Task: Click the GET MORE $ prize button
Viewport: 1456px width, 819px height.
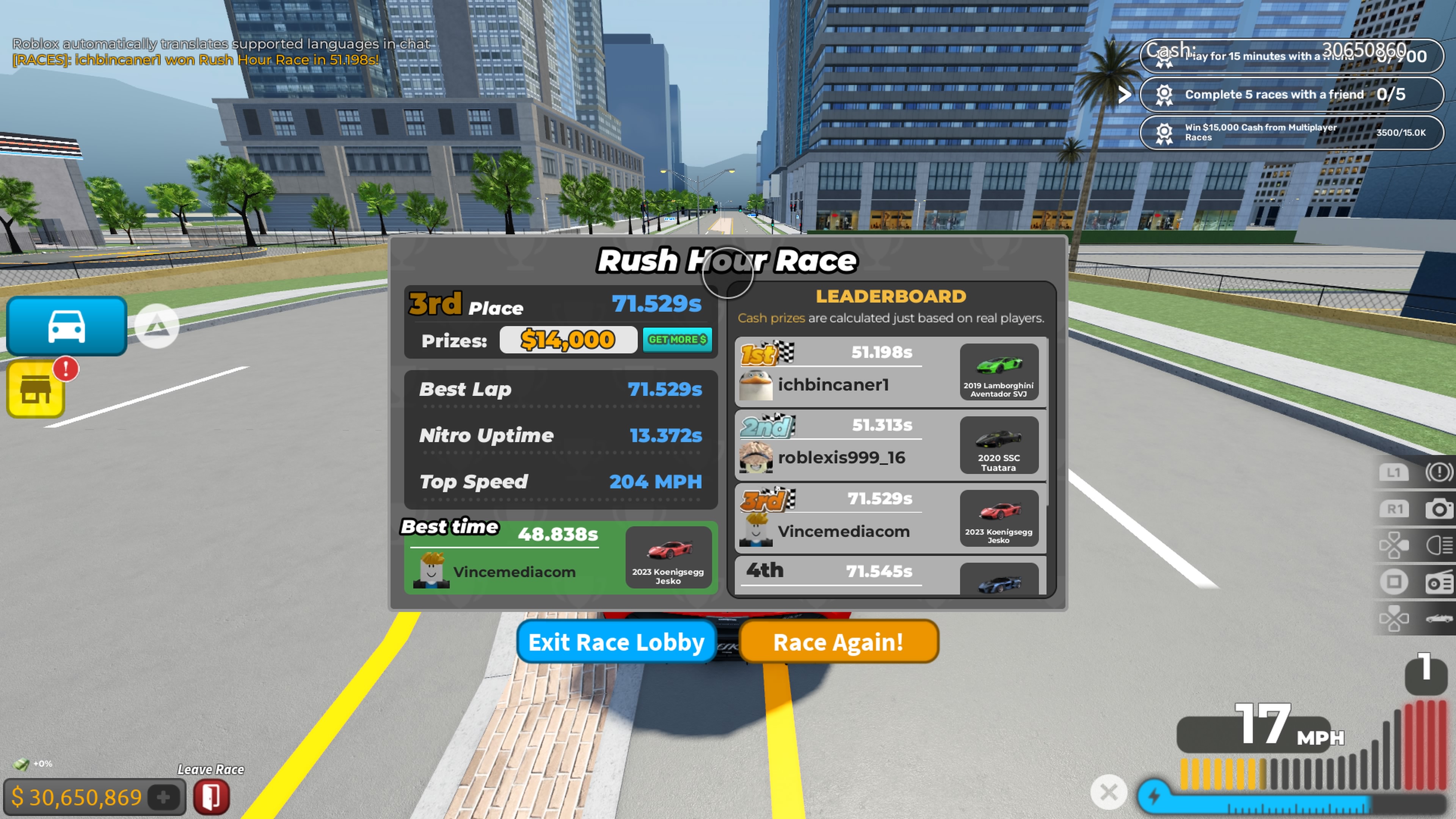Action: click(x=677, y=340)
